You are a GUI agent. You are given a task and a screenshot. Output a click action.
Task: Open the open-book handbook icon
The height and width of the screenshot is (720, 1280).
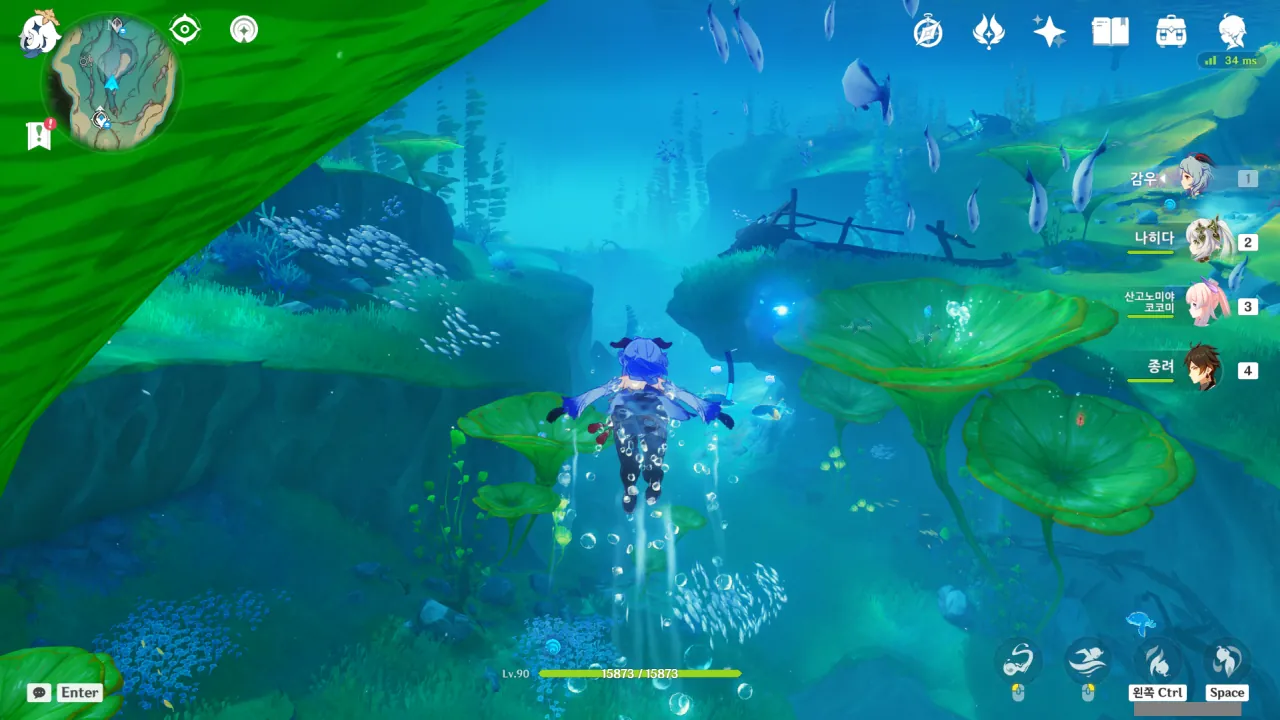(1110, 32)
